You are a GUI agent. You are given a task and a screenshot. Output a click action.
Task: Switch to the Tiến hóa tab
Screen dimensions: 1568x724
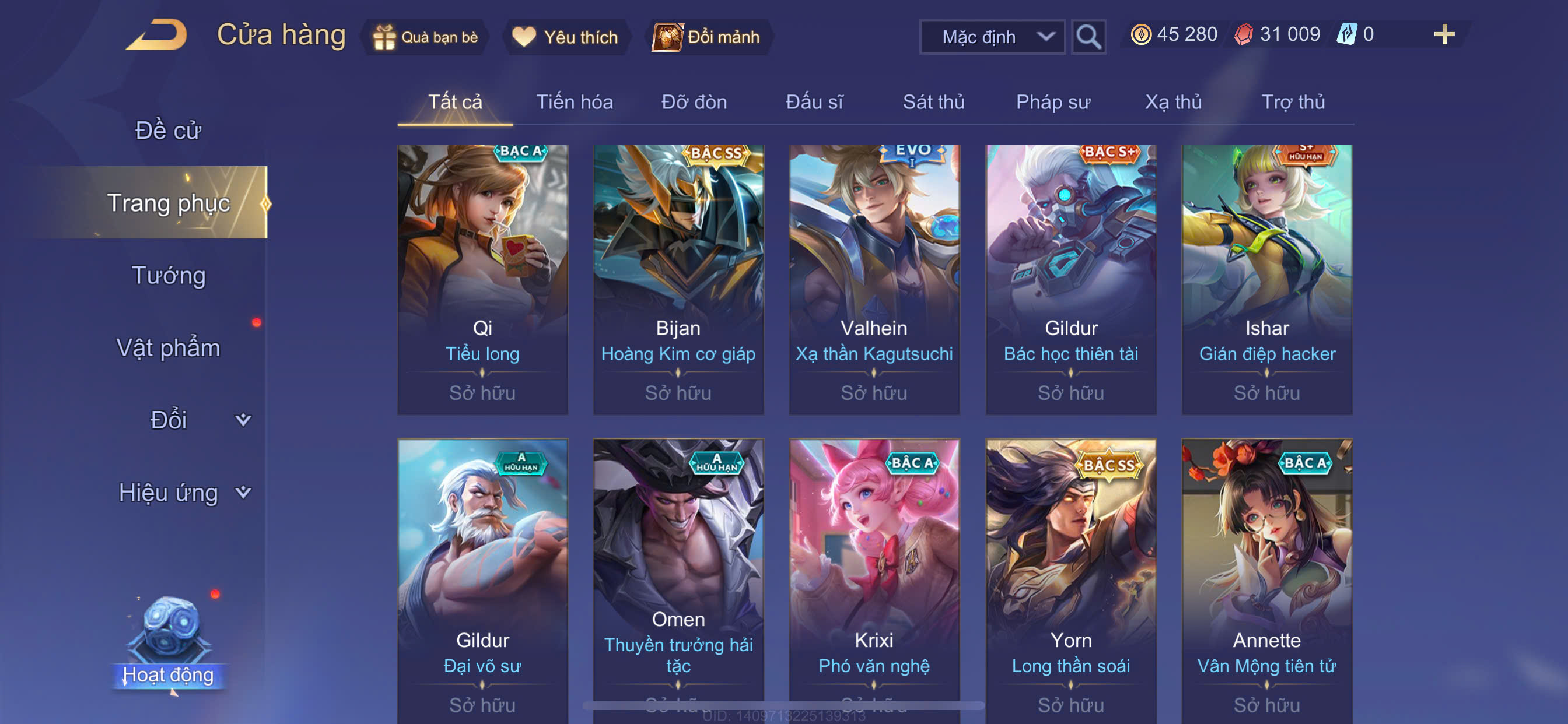click(x=574, y=102)
